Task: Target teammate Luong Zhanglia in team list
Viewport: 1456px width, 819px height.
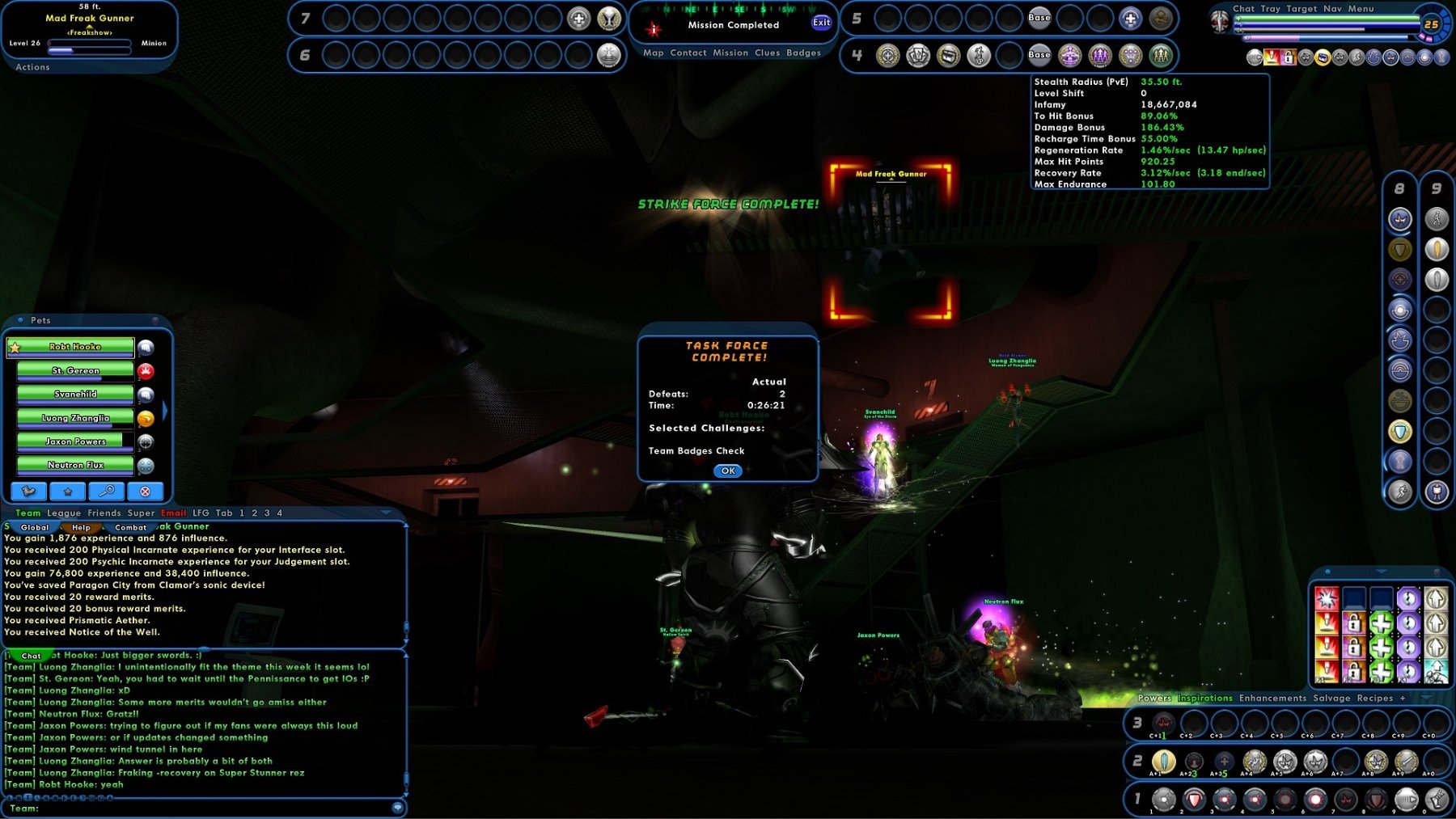Action: pyautogui.click(x=75, y=418)
